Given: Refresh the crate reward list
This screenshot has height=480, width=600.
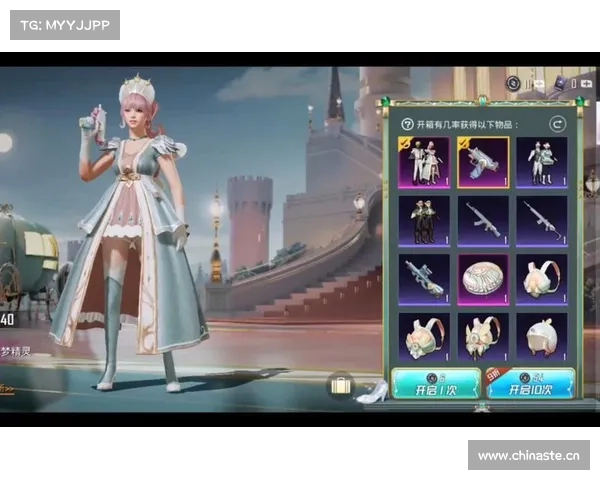Looking at the screenshot, I should click(x=558, y=124).
